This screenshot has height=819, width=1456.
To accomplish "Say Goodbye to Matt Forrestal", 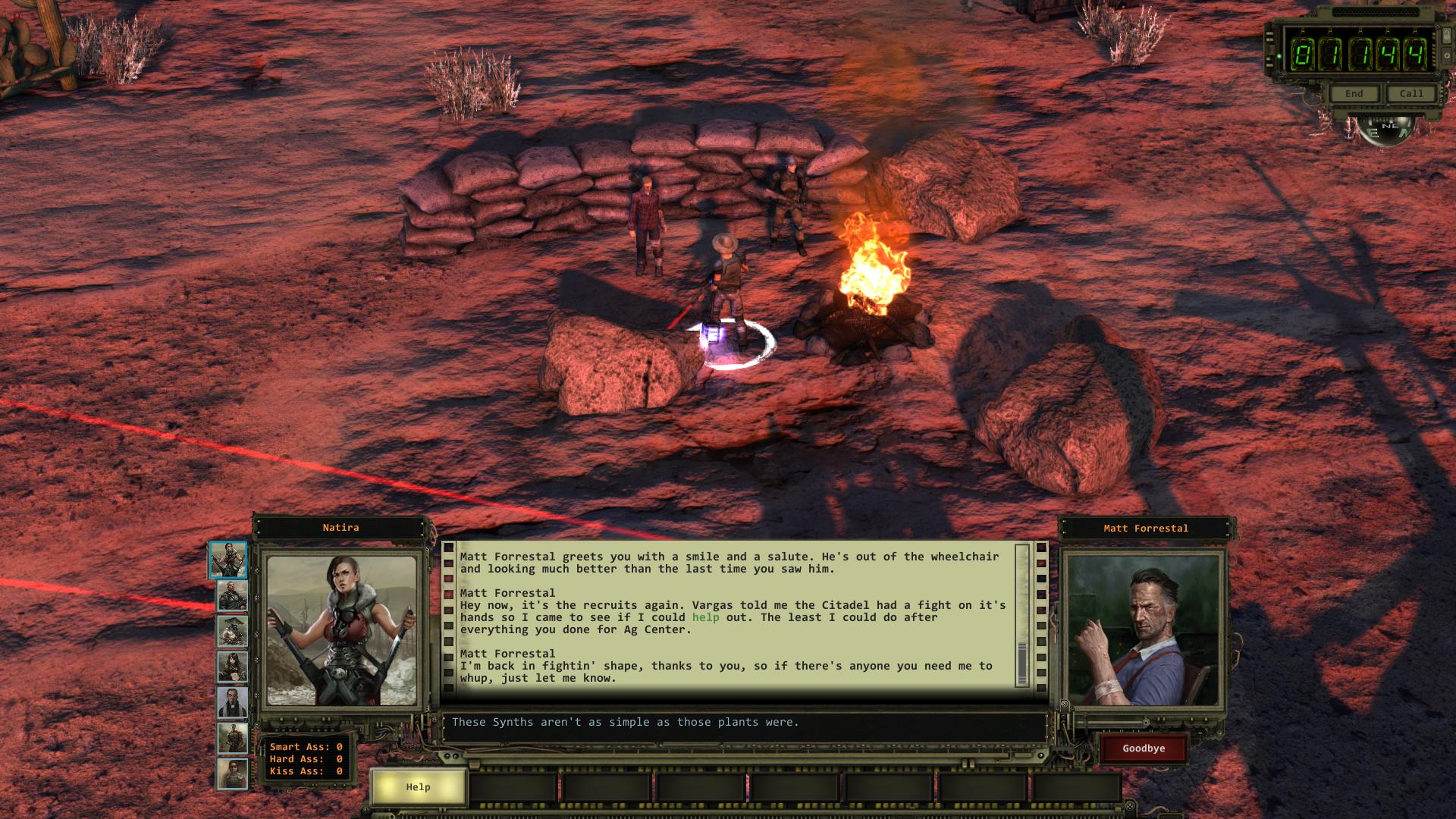I will [1144, 748].
